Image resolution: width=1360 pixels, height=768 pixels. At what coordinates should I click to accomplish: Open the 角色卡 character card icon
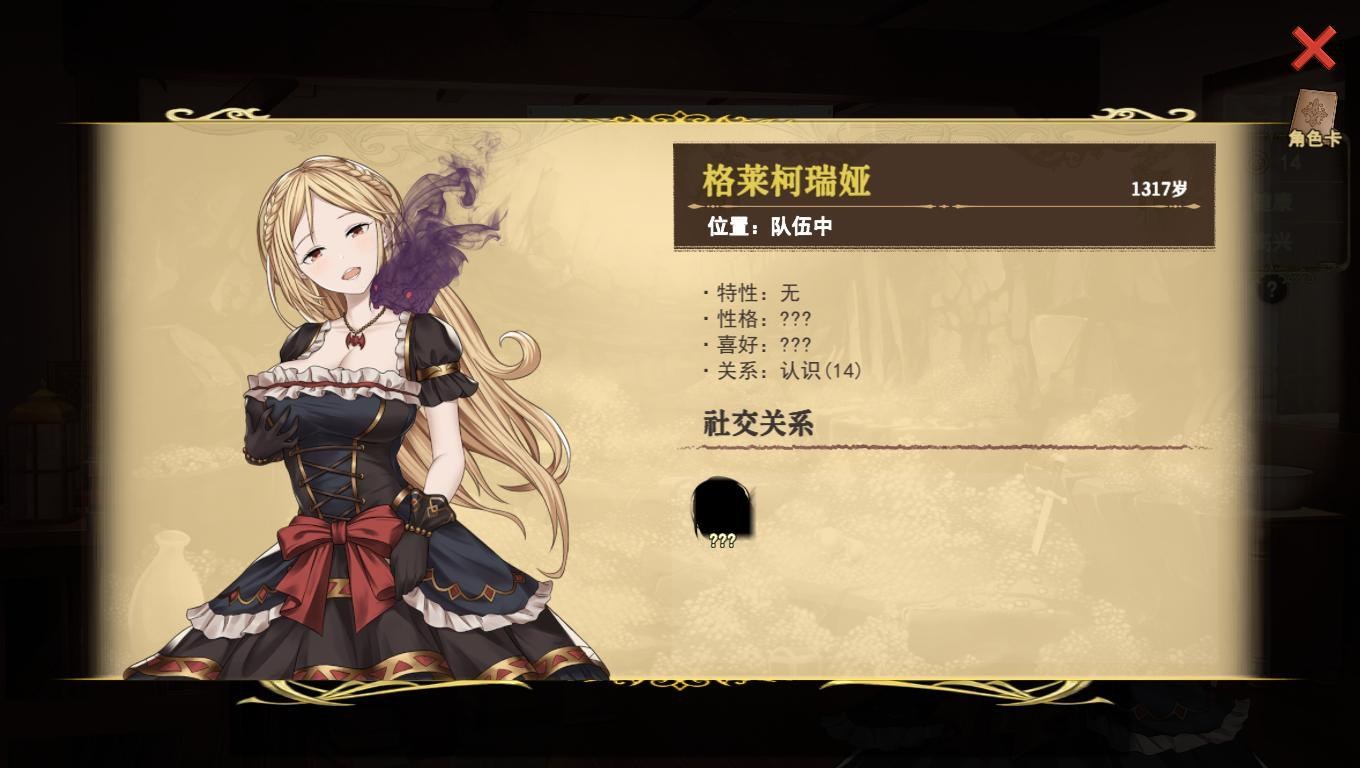[x=1313, y=110]
